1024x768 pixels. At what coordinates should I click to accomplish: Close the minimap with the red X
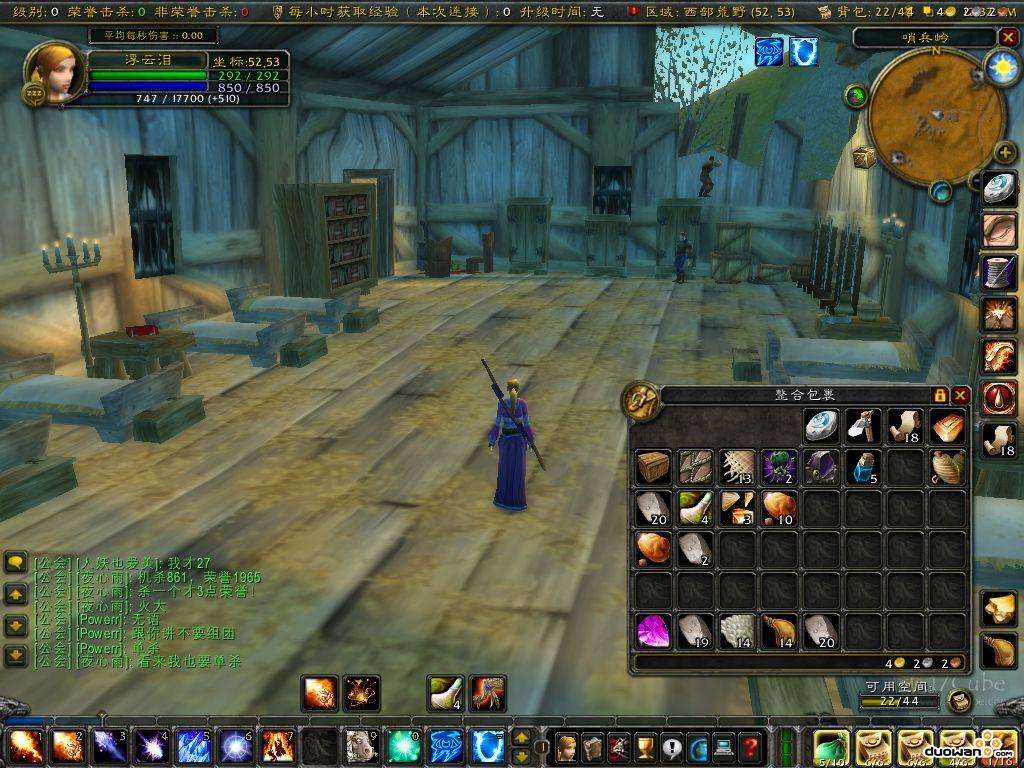pyautogui.click(x=1006, y=37)
